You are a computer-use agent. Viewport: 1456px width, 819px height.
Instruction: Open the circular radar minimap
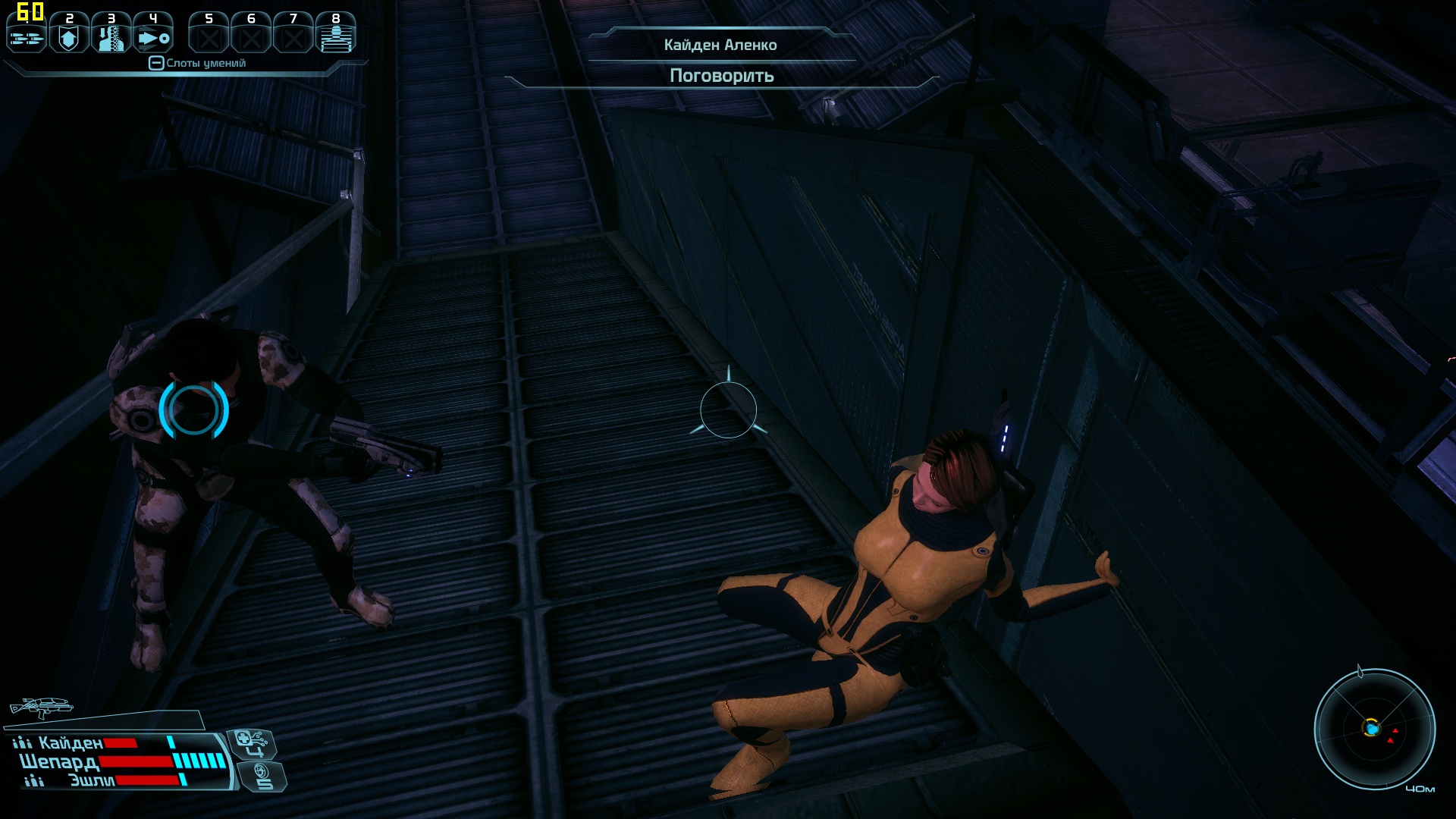coord(1373,730)
